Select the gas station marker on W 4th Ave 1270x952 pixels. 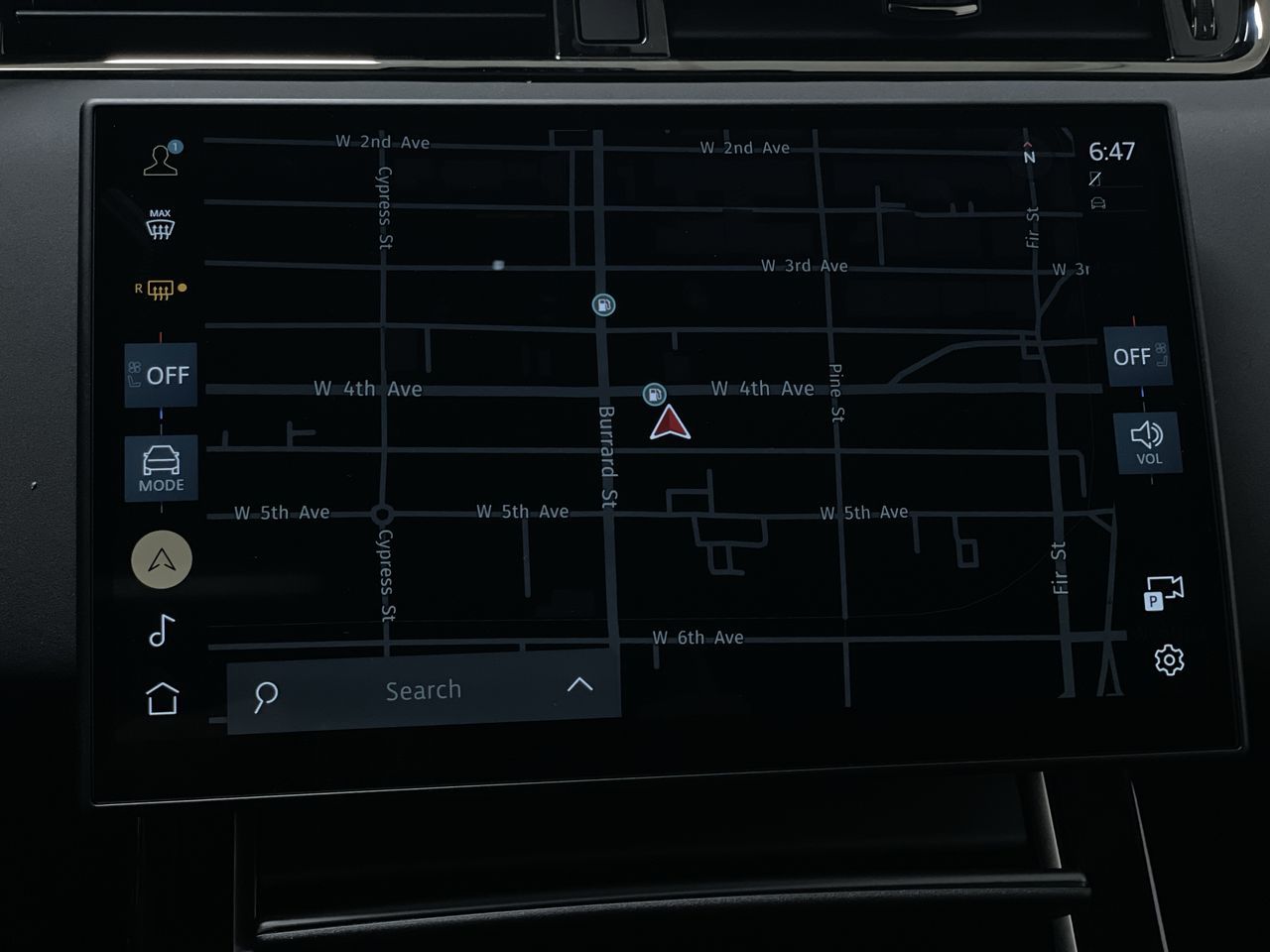[x=654, y=394]
